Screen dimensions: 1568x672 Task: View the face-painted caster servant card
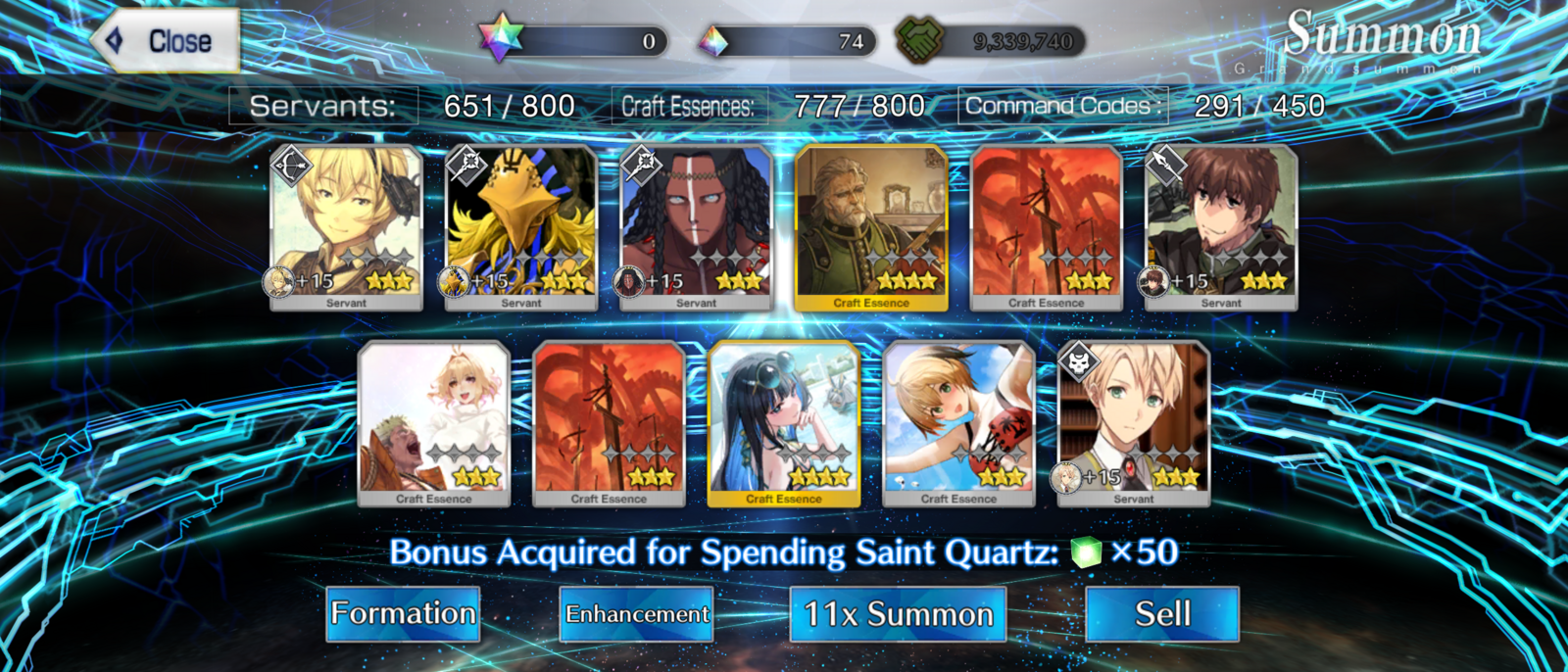tap(697, 227)
